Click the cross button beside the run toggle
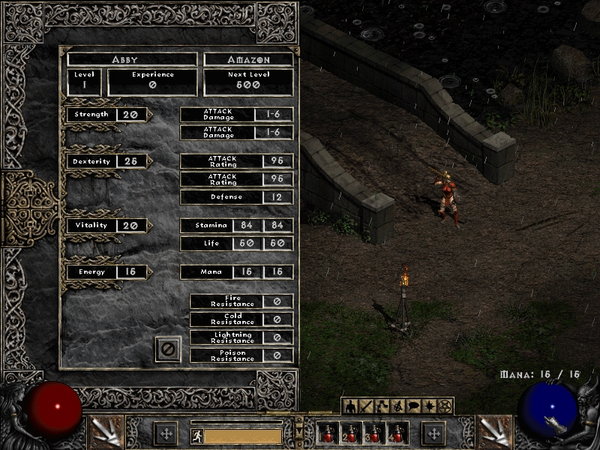Viewport: 600px width, 450px height. pyautogui.click(x=166, y=434)
